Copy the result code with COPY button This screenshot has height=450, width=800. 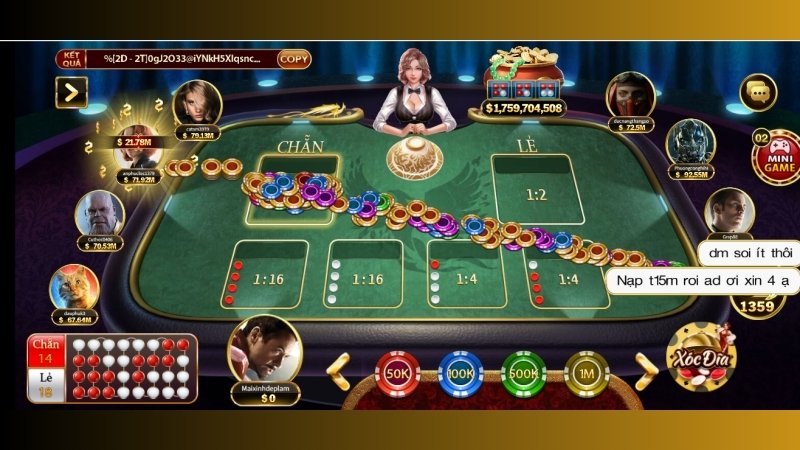[x=294, y=59]
